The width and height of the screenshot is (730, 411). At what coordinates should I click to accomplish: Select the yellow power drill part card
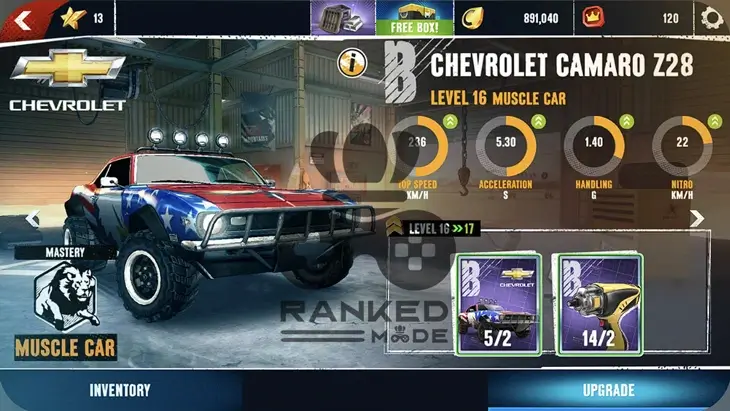tap(597, 304)
